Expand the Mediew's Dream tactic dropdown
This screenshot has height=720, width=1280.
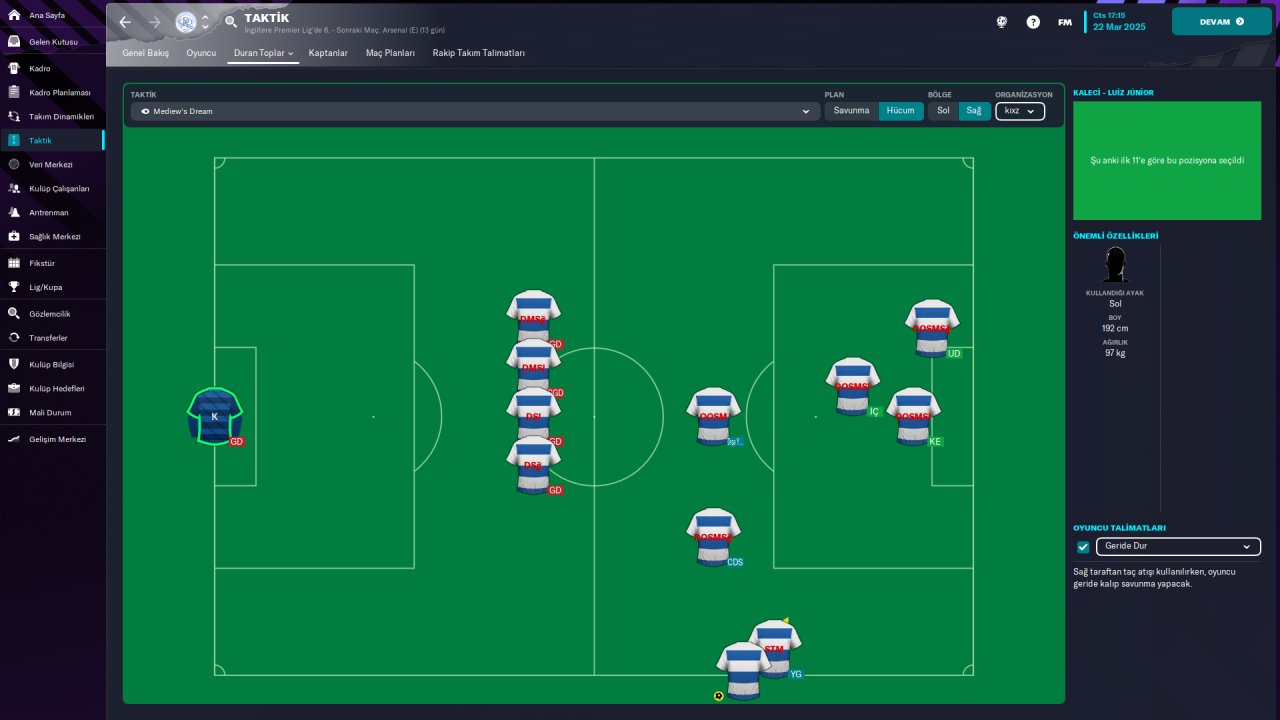coord(475,111)
